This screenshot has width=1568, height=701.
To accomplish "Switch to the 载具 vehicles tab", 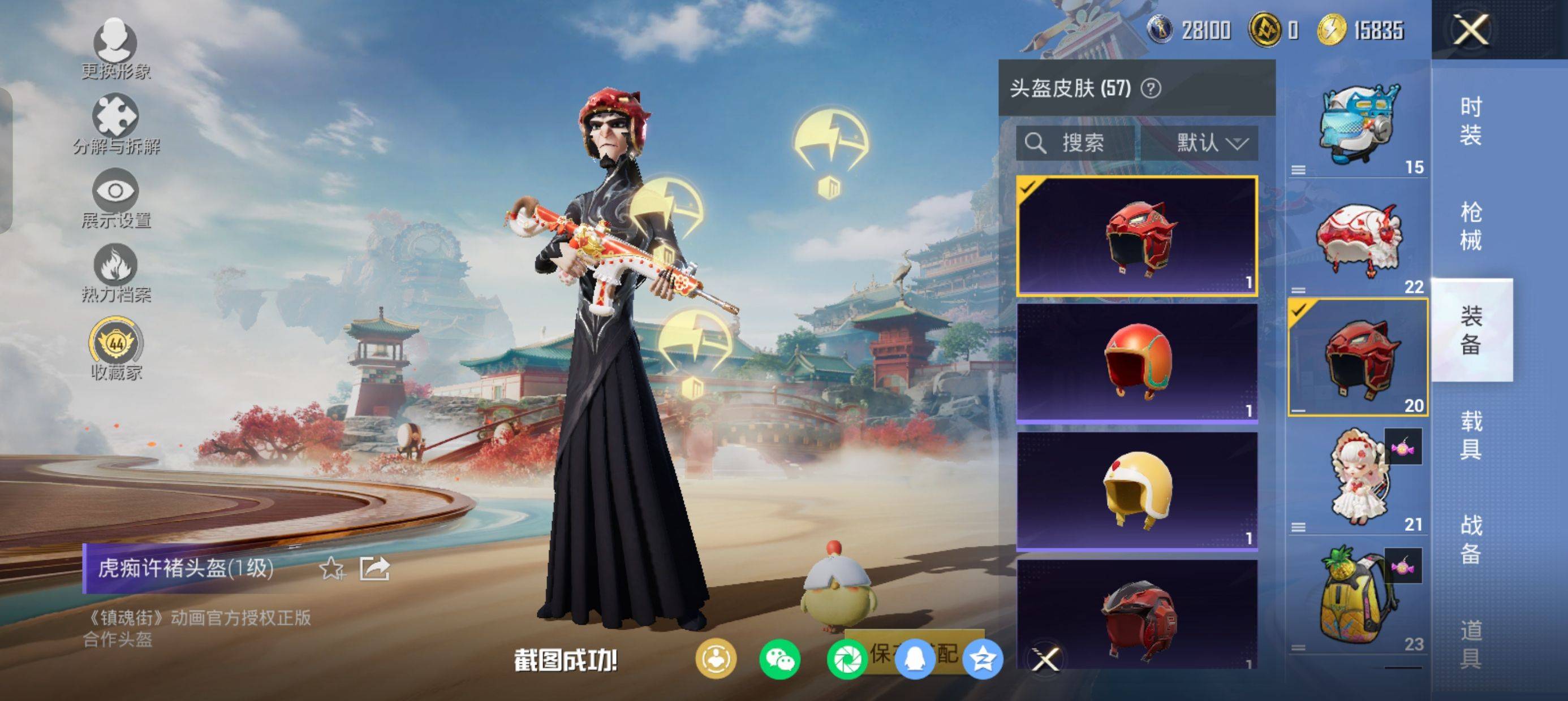I will coord(1471,435).
